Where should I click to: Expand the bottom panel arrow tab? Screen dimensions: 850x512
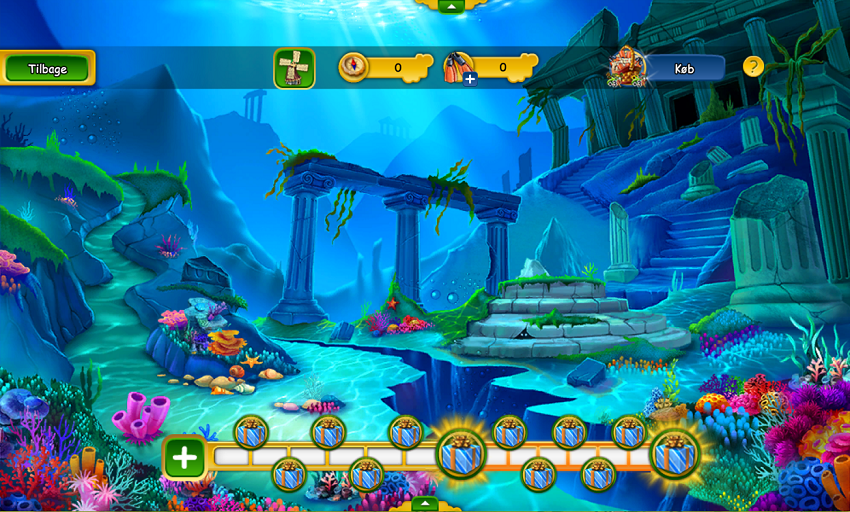point(424,504)
